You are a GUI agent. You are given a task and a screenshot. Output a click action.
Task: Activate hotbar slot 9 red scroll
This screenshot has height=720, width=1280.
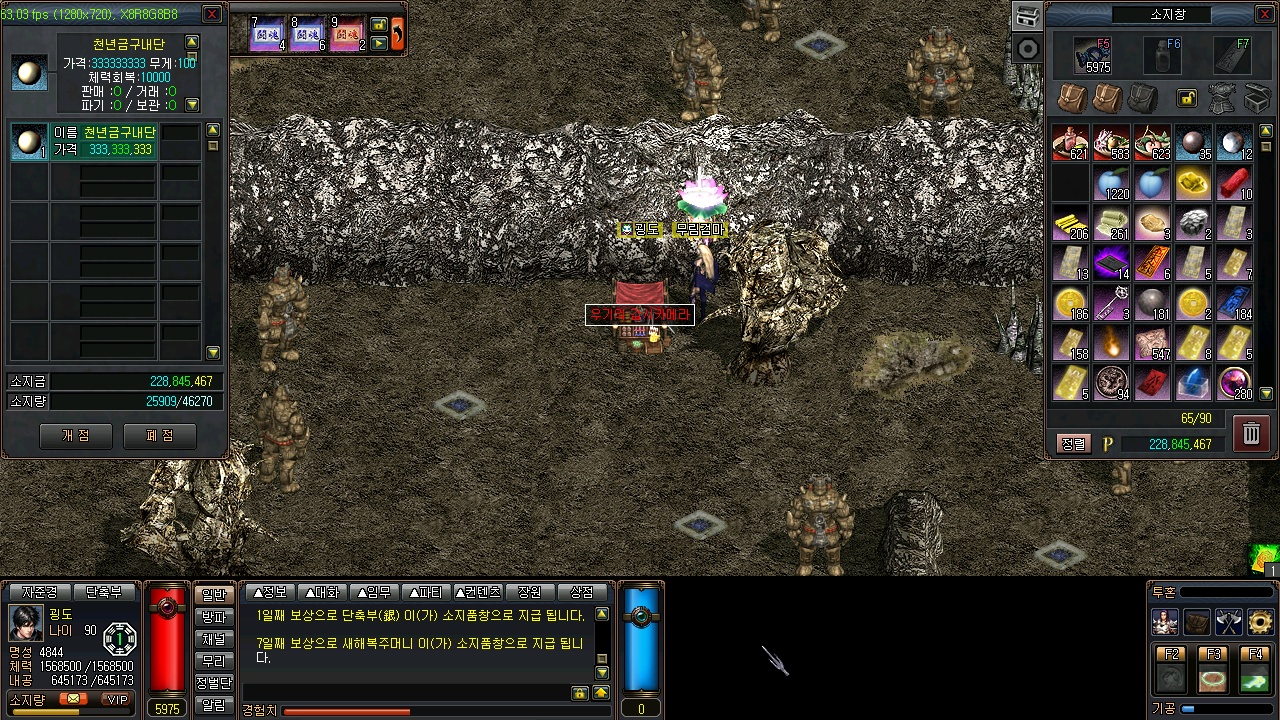click(x=347, y=34)
